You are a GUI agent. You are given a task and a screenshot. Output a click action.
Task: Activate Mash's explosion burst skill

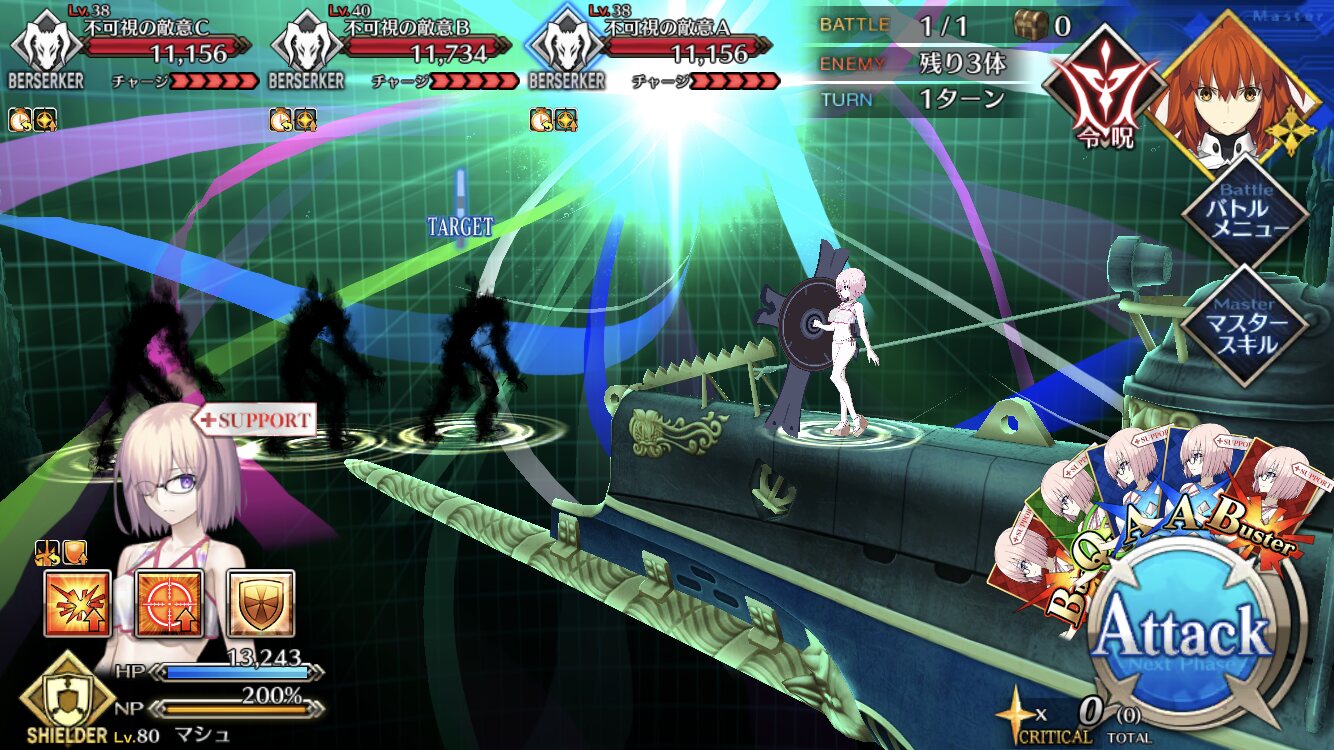pyautogui.click(x=77, y=604)
